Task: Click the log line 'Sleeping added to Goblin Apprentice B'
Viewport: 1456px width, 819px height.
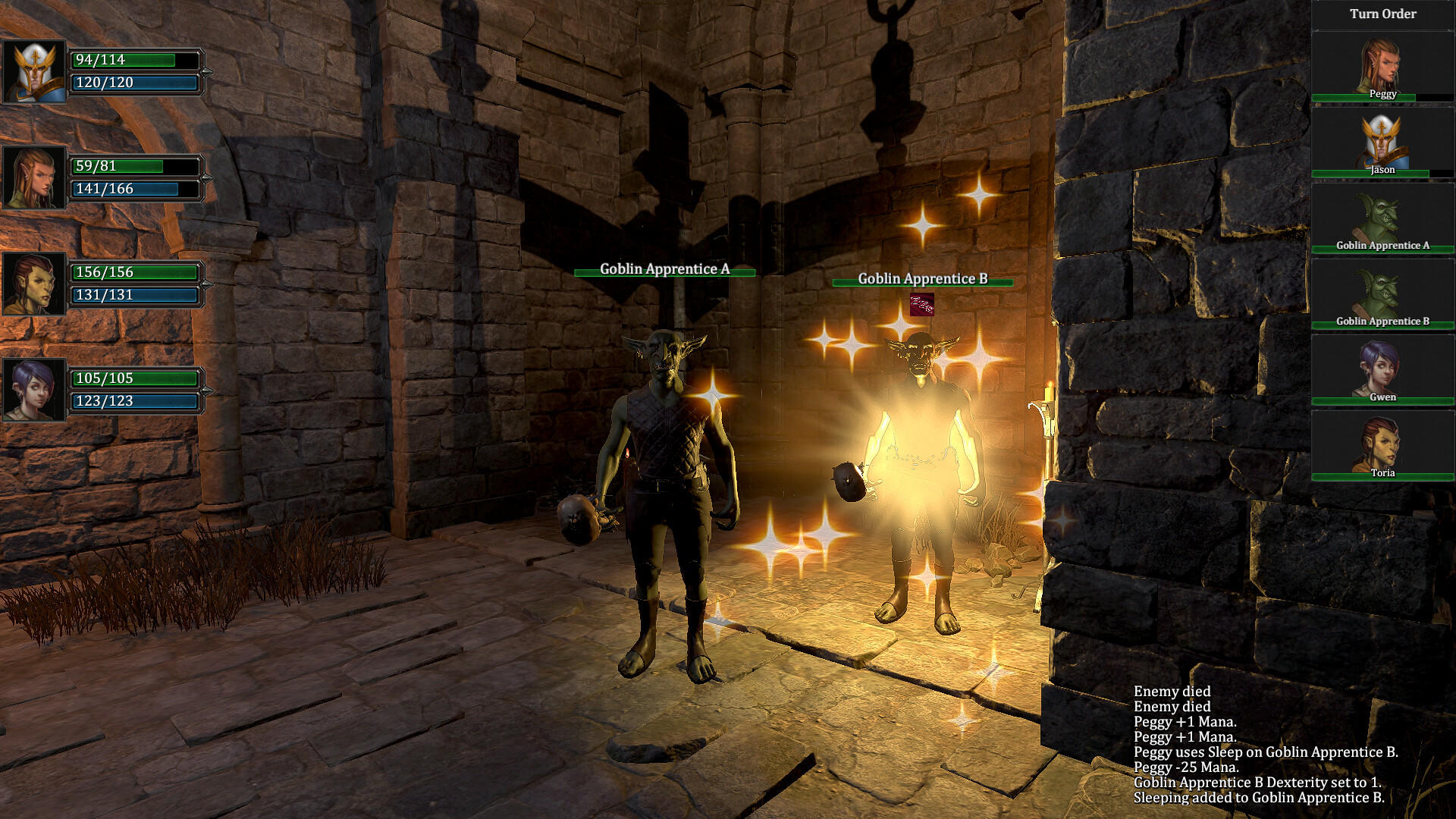Action: point(1259,797)
